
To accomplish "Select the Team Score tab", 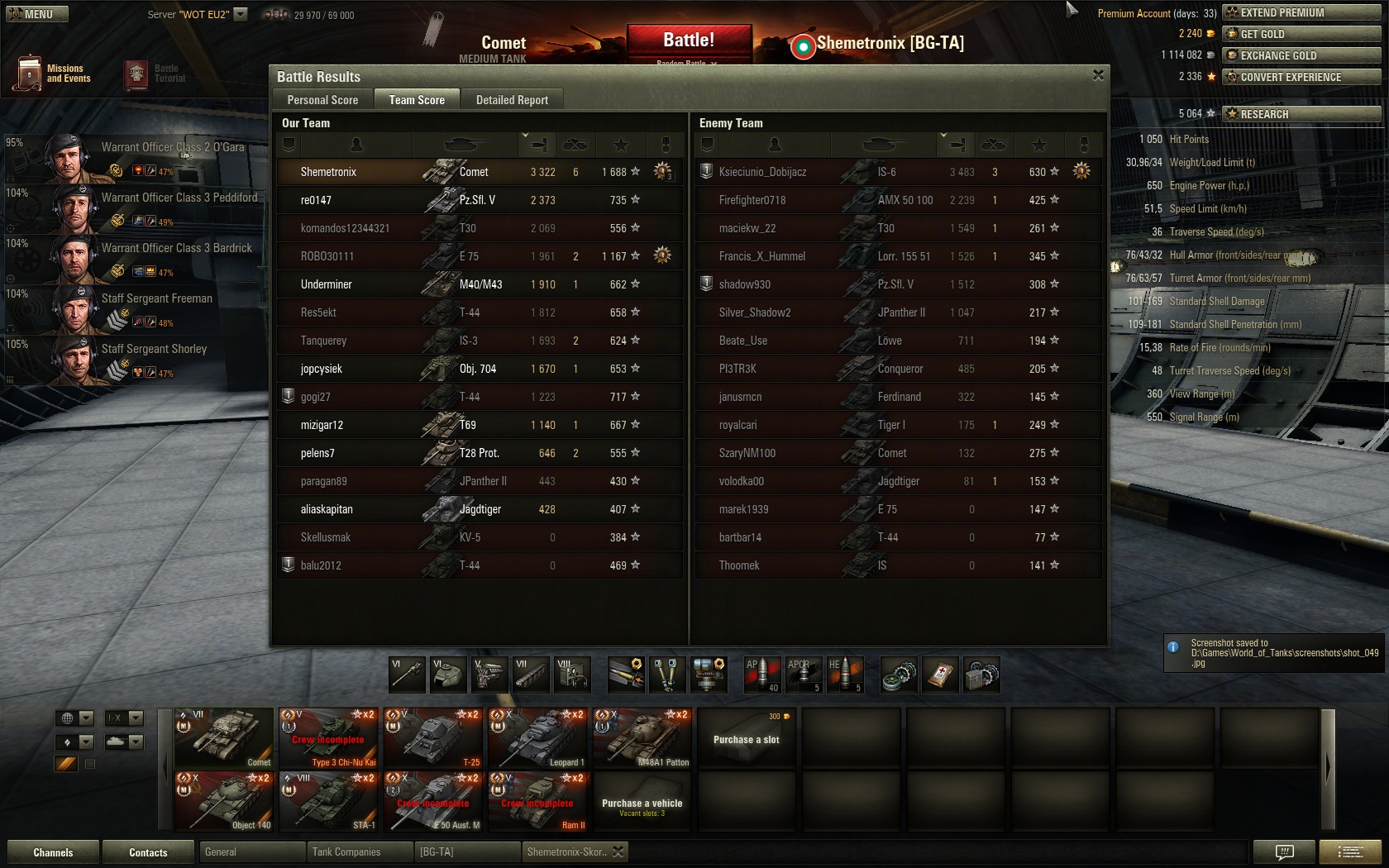I will click(417, 100).
